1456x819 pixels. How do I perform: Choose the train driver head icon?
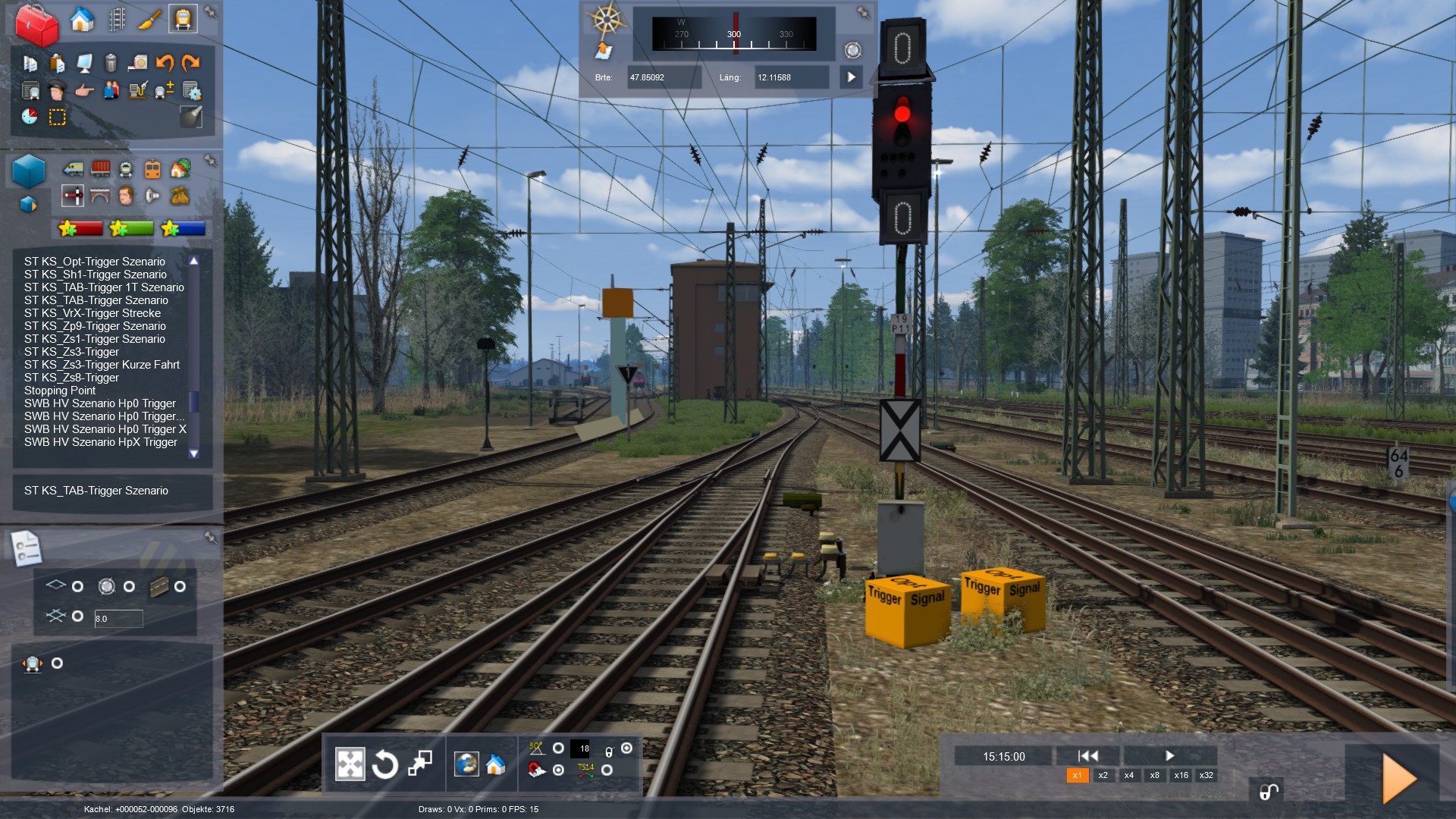pyautogui.click(x=57, y=92)
